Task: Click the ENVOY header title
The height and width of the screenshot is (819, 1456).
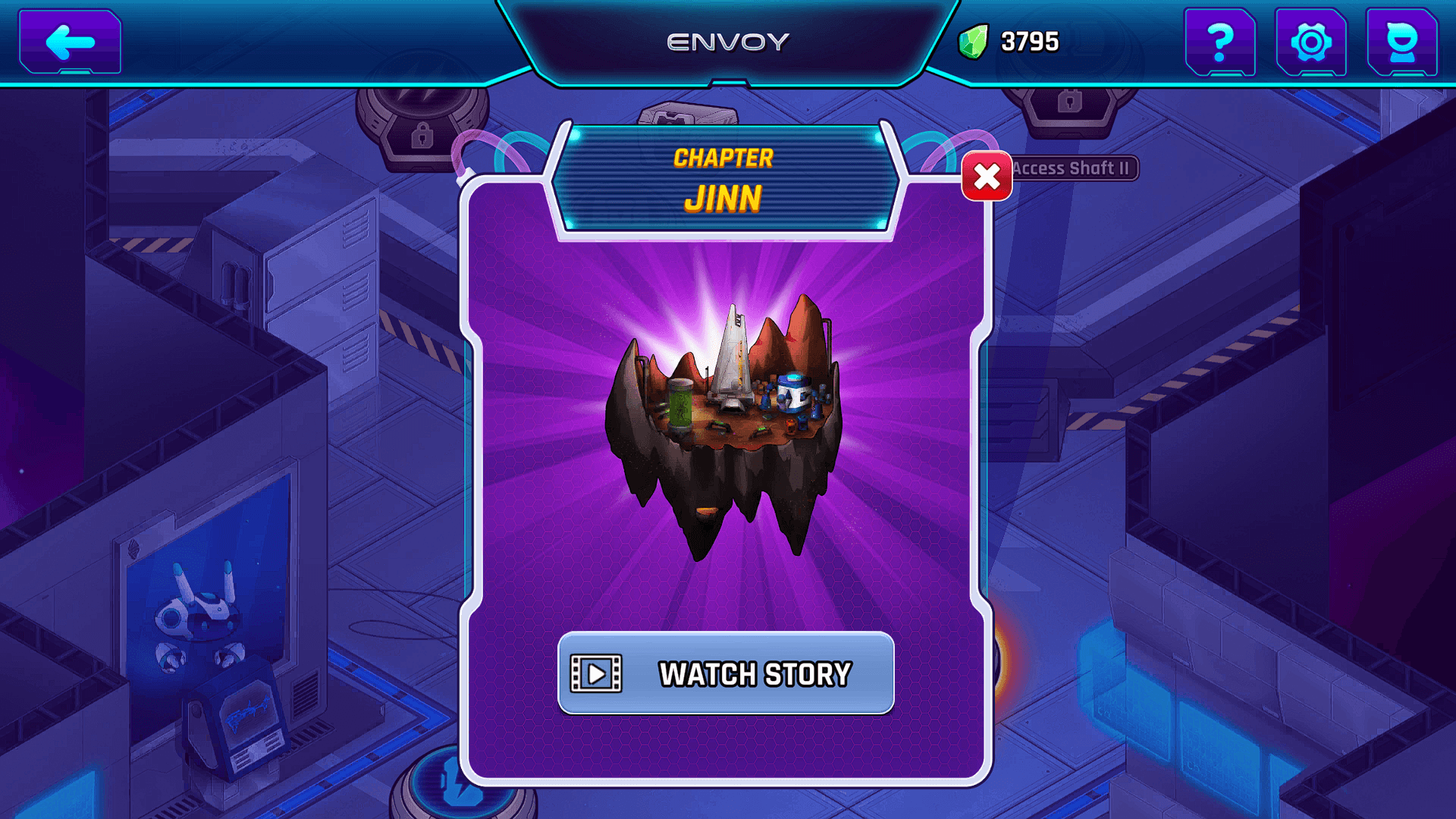Action: coord(726,42)
